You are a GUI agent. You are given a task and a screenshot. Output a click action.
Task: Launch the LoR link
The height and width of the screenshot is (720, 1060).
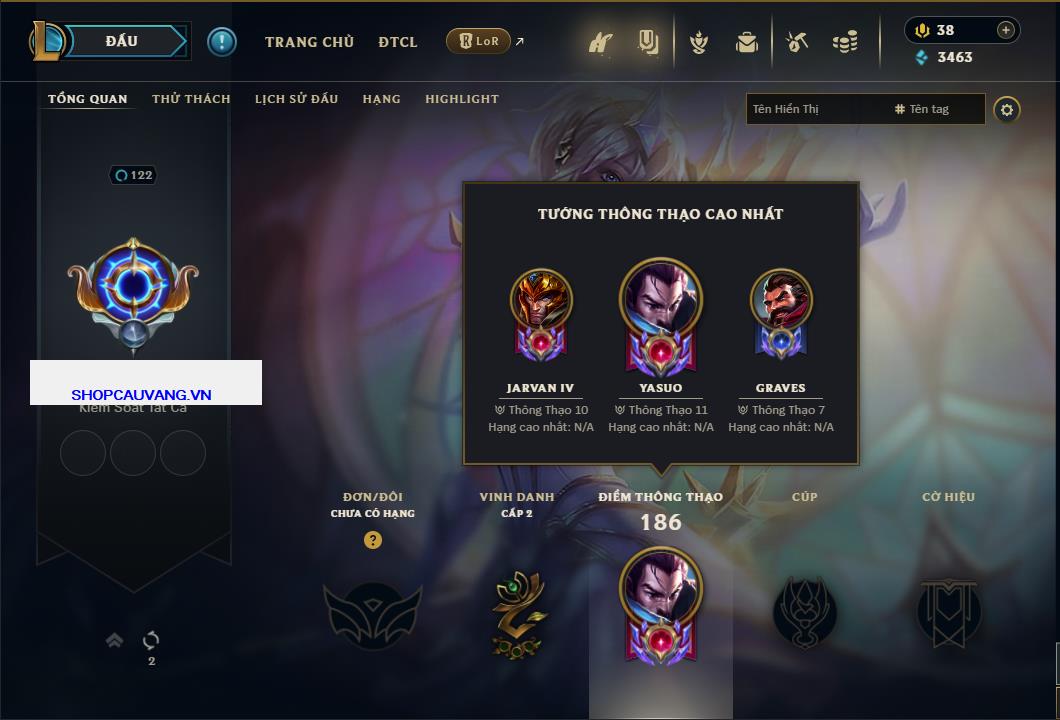(x=479, y=41)
